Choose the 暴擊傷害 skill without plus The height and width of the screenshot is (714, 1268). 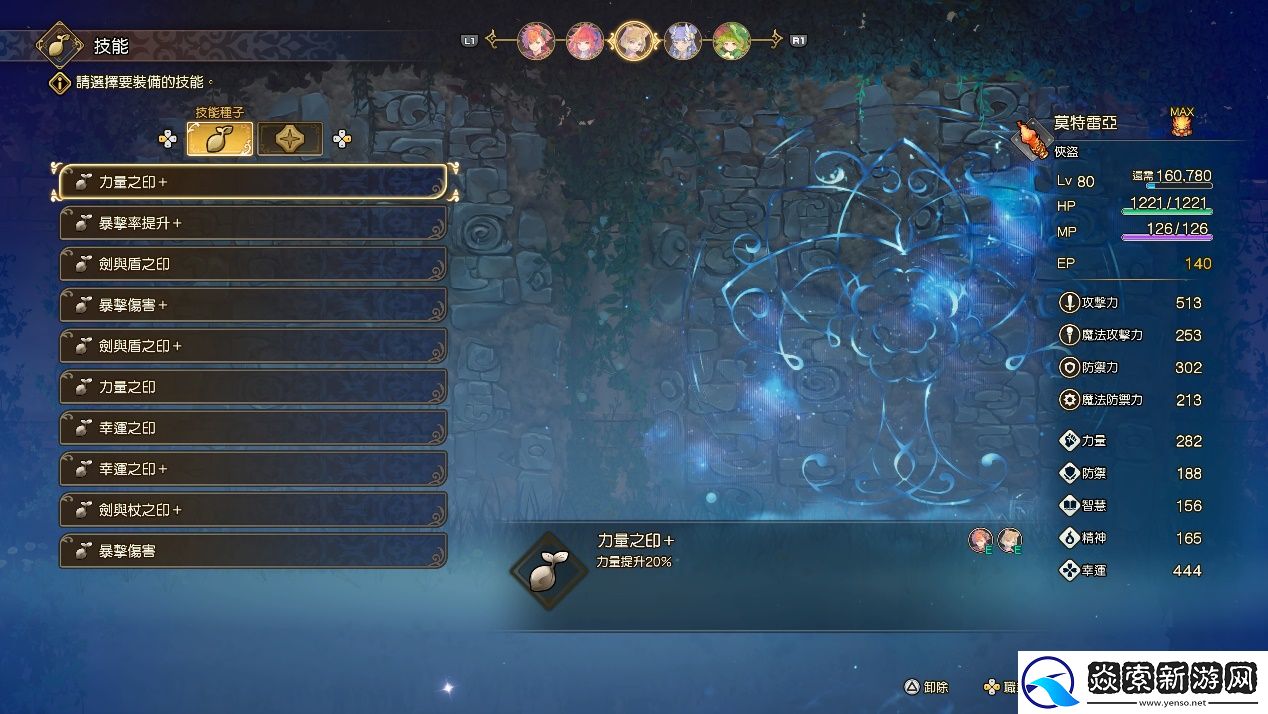pos(253,551)
